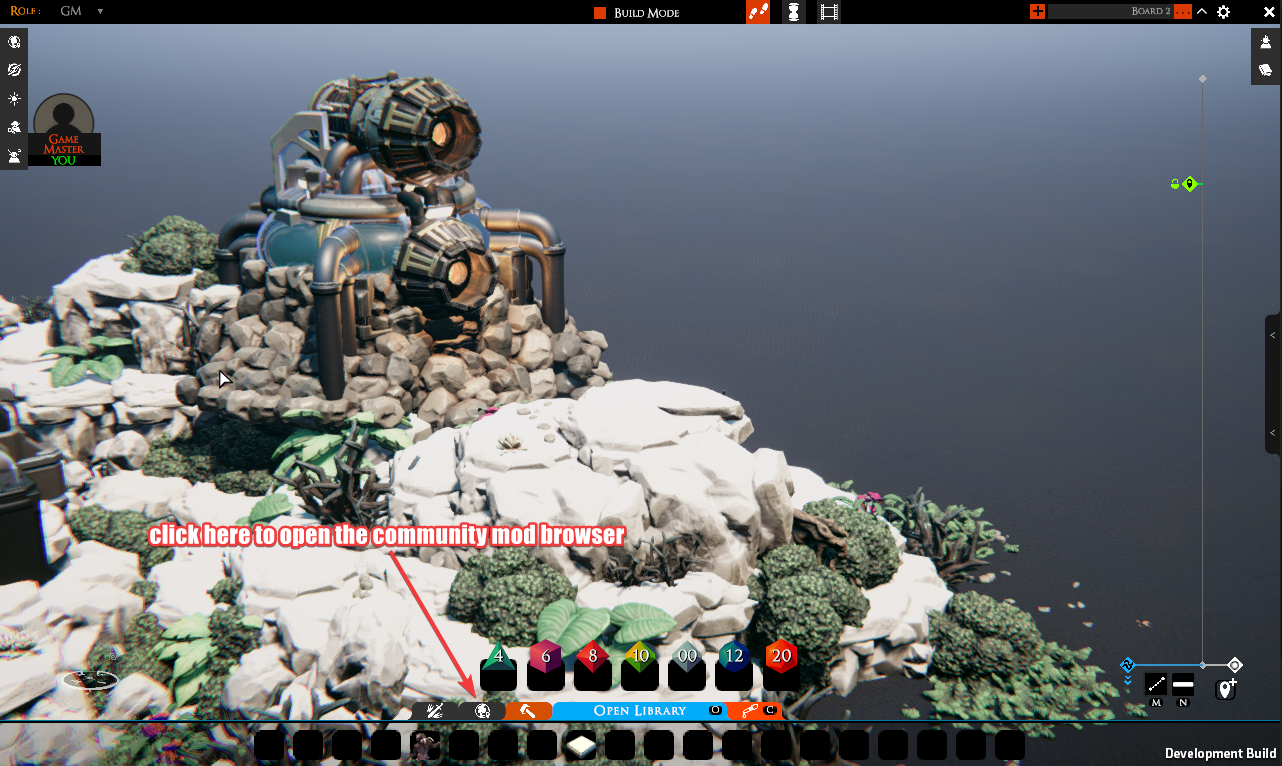Roll the grey d00 percentile die
The width and height of the screenshot is (1282, 766).
point(686,667)
